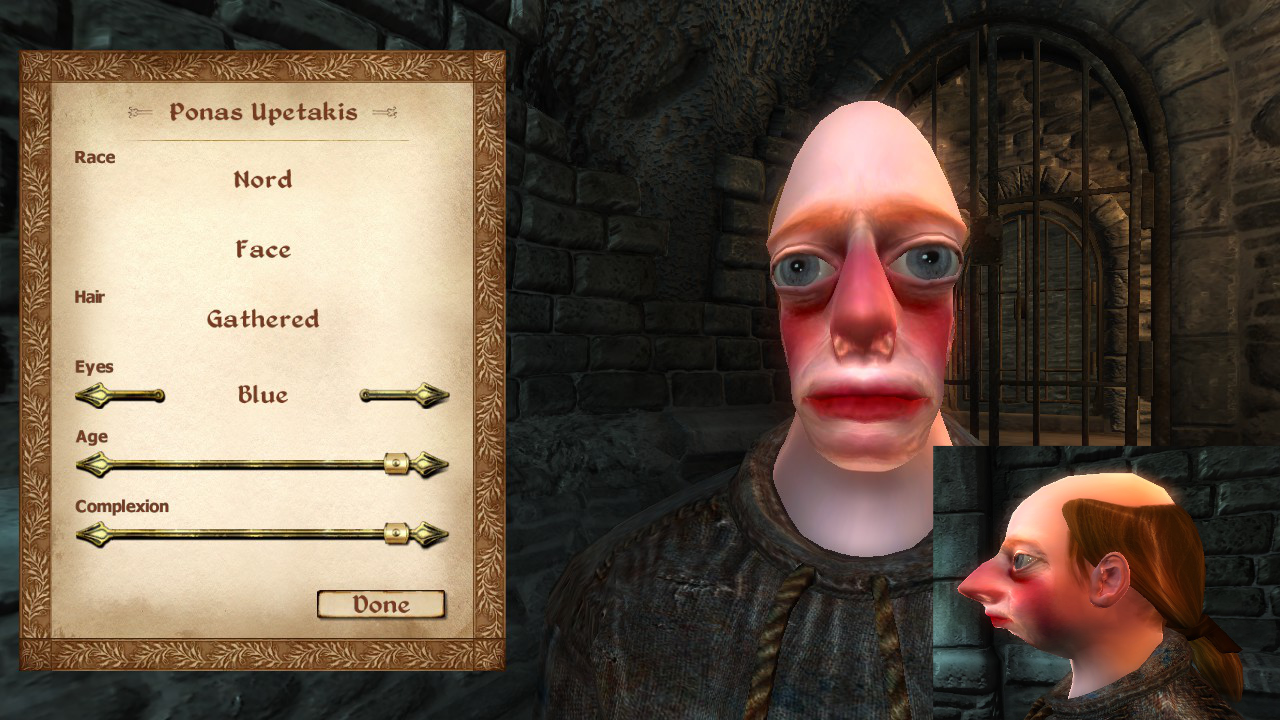Edit the character name Ponas Upetakis
Viewport: 1280px width, 720px height.
pyautogui.click(x=263, y=112)
